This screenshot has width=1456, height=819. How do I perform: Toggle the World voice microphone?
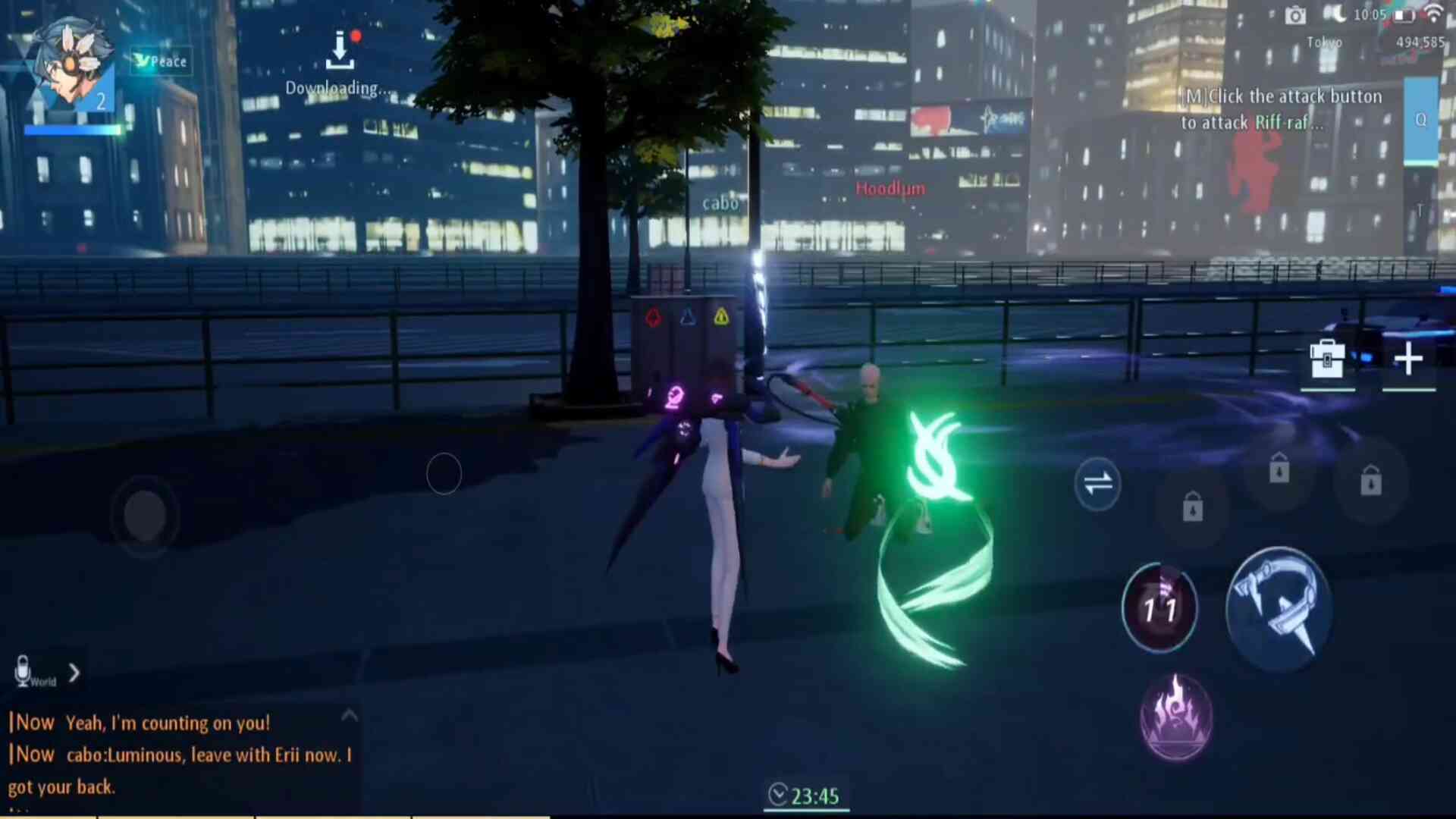point(24,671)
